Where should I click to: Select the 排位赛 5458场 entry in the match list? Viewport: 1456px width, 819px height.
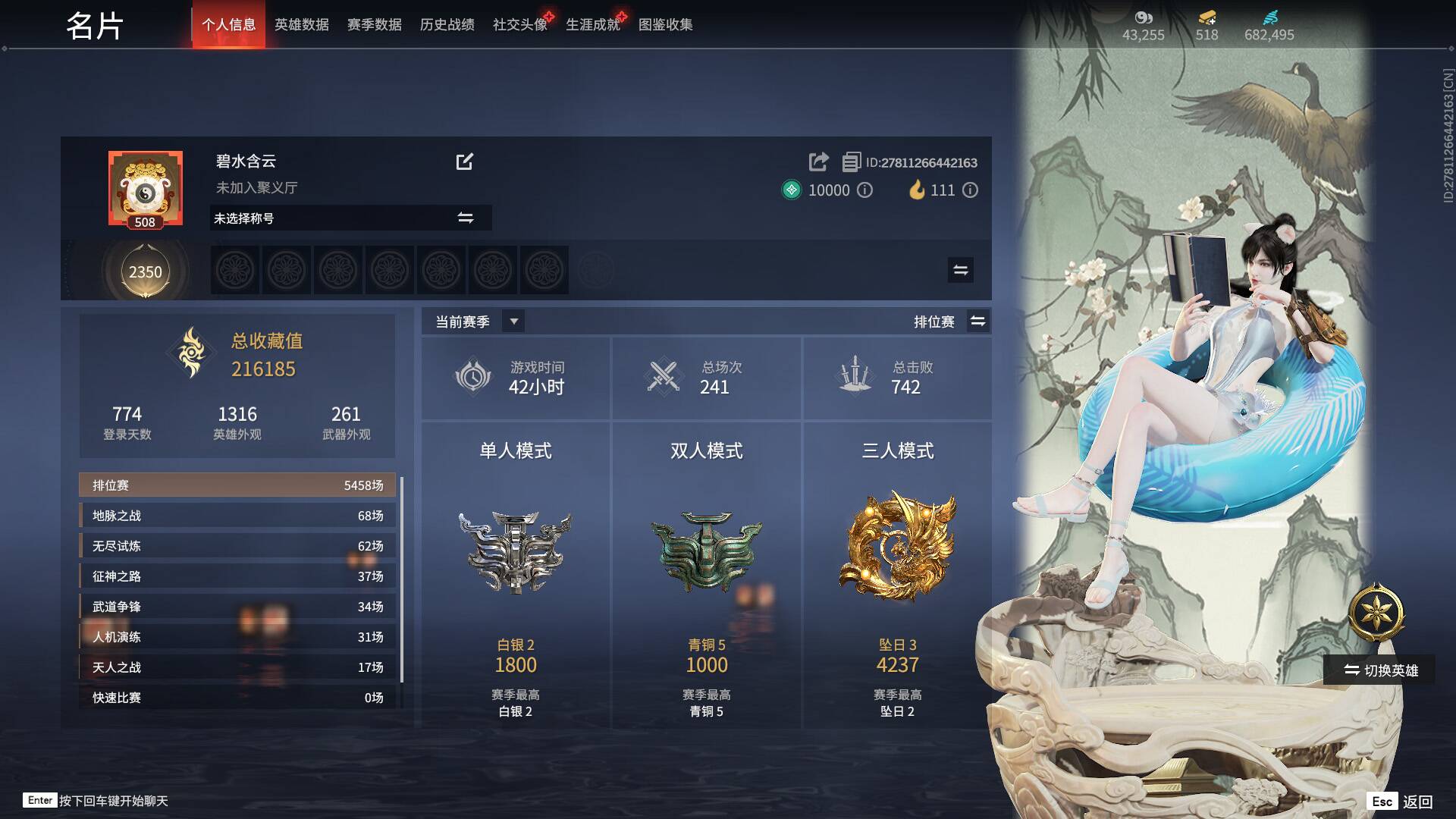click(x=237, y=485)
